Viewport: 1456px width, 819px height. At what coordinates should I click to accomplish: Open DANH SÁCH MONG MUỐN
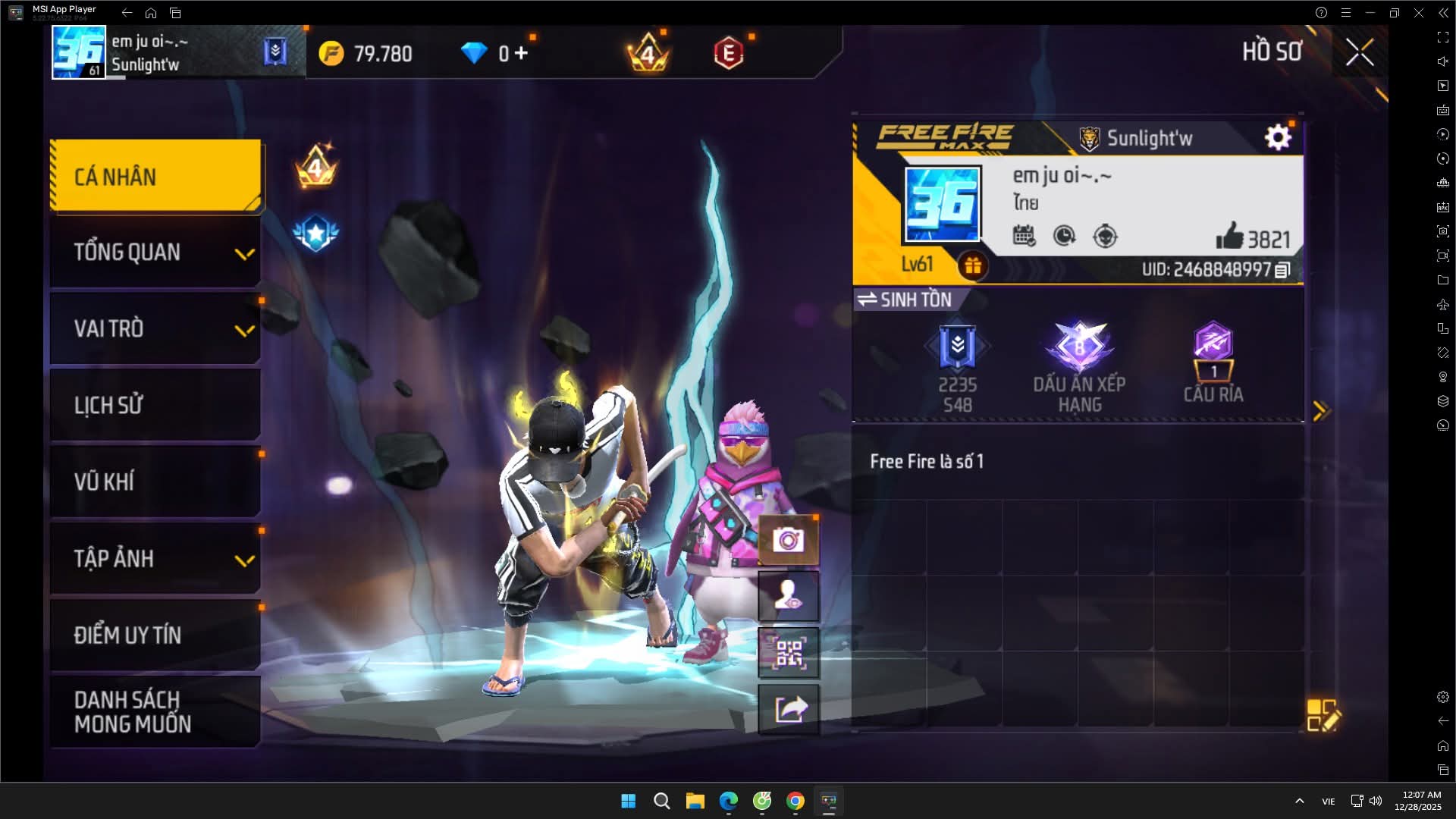pos(155,711)
